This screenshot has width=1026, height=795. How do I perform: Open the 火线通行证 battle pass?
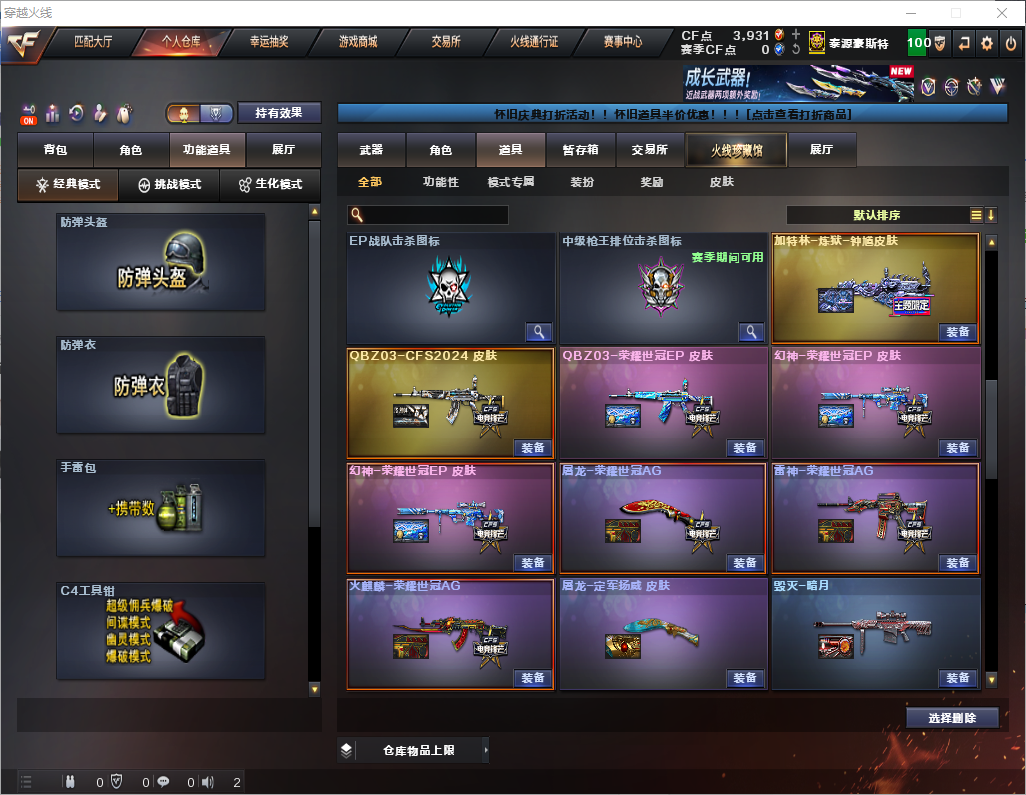coord(534,42)
